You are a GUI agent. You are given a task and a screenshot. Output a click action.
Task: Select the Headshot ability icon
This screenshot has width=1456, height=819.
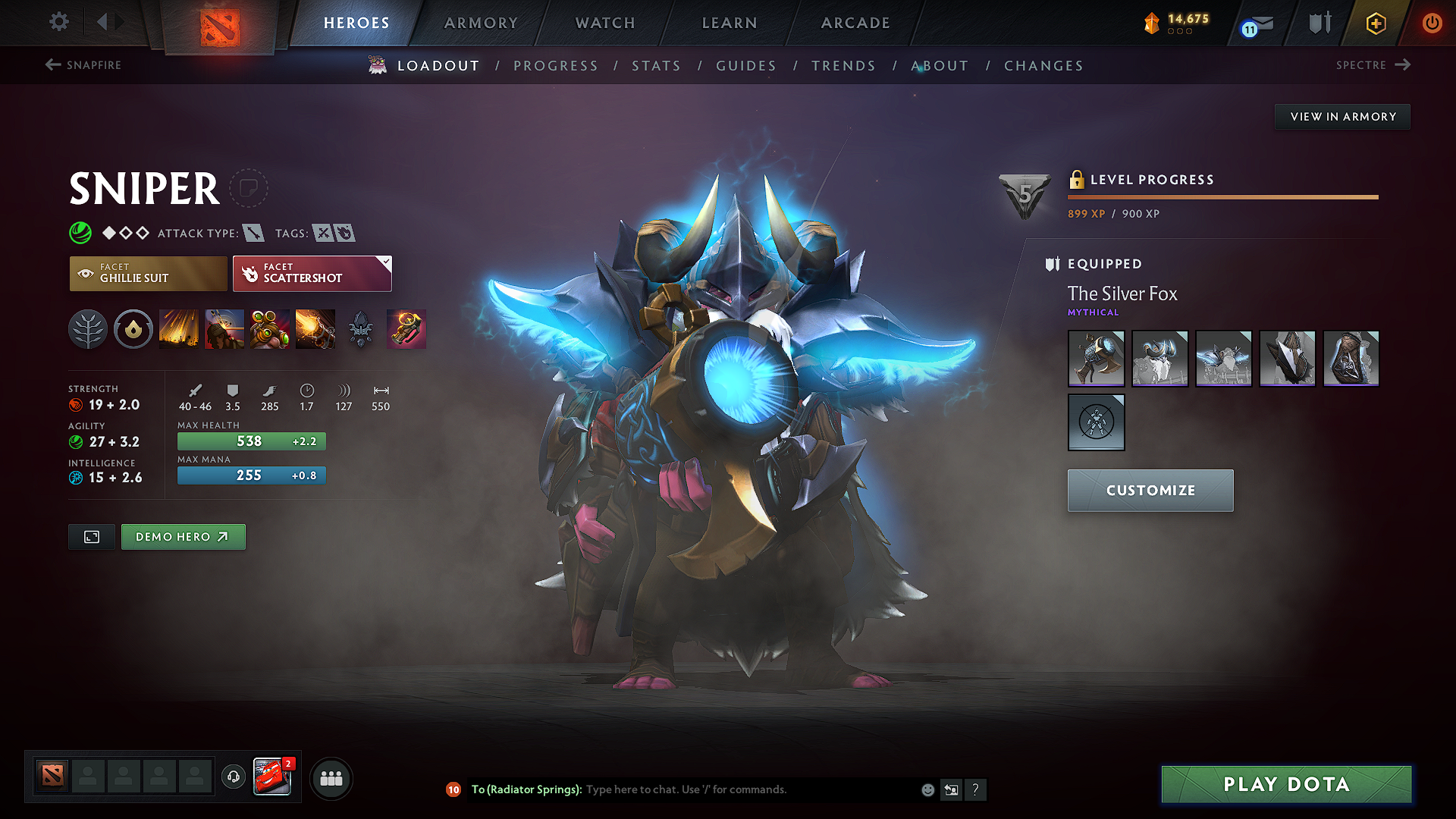tap(224, 328)
